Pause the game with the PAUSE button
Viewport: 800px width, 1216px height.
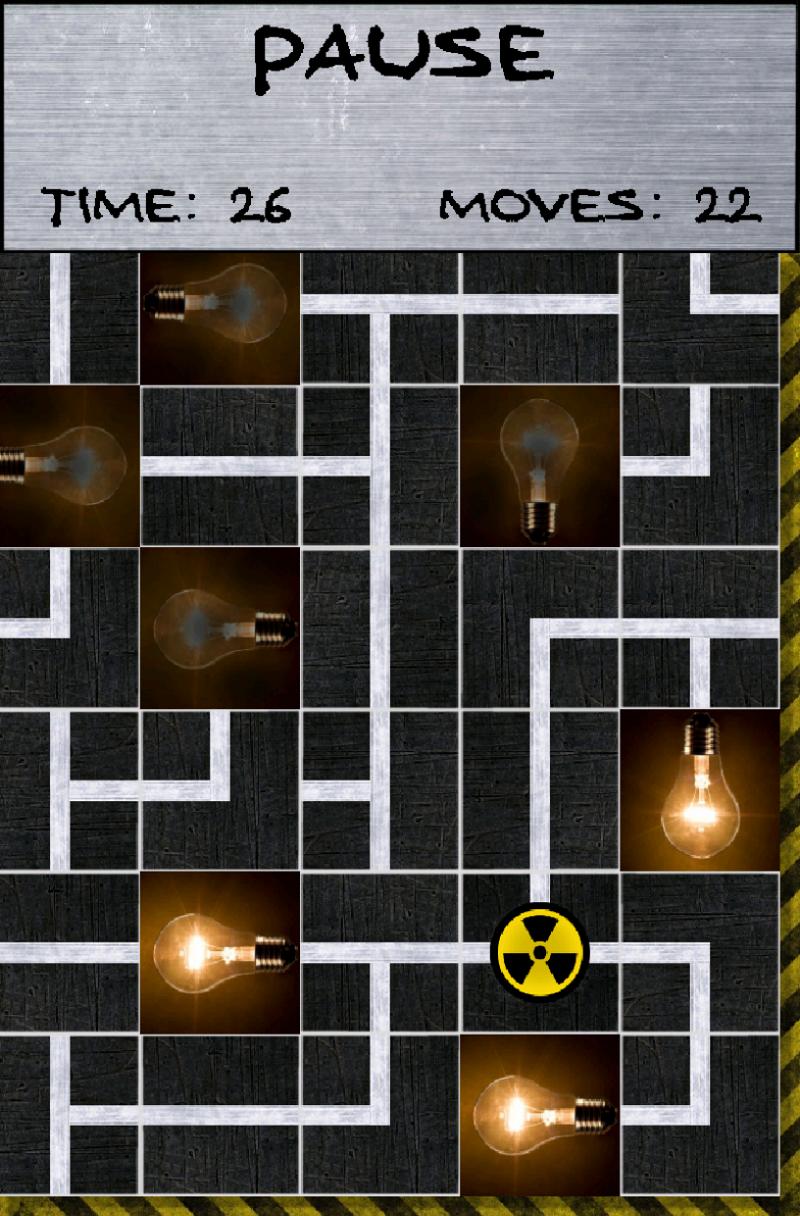click(401, 57)
